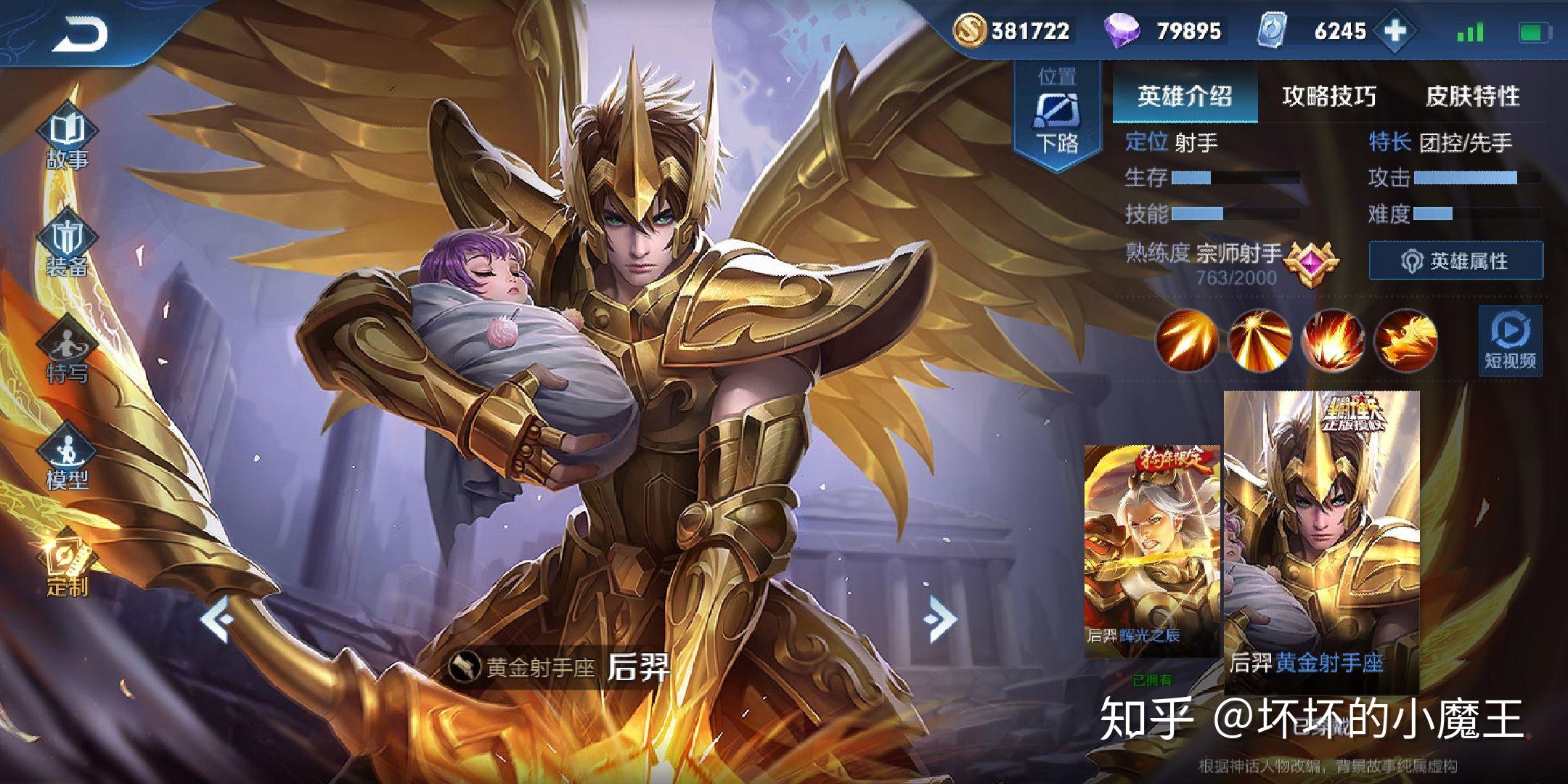Open the 故事 story panel
This screenshot has width=1568, height=784.
click(x=68, y=139)
